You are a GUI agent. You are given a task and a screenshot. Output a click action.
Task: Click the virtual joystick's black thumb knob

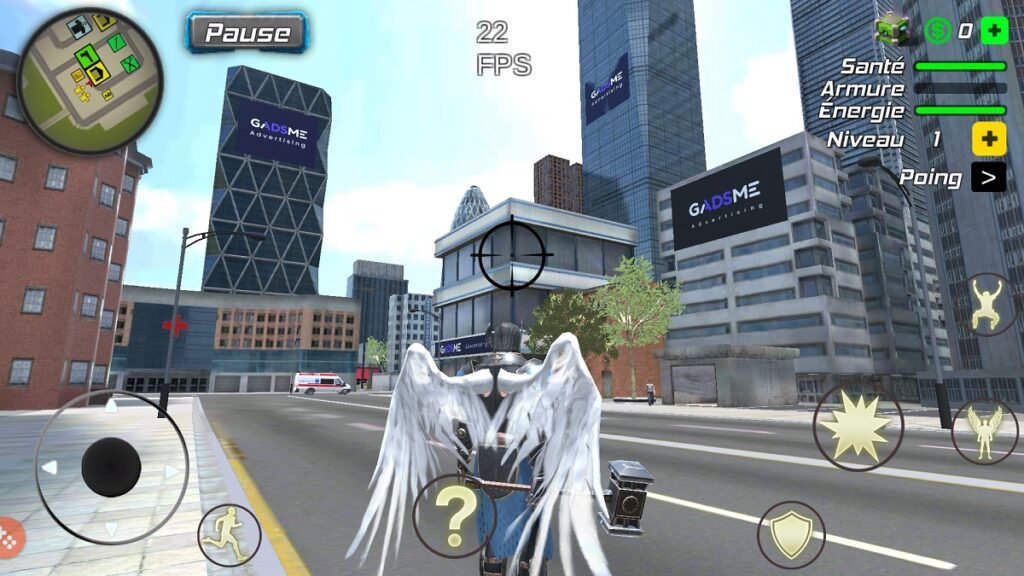point(111,467)
